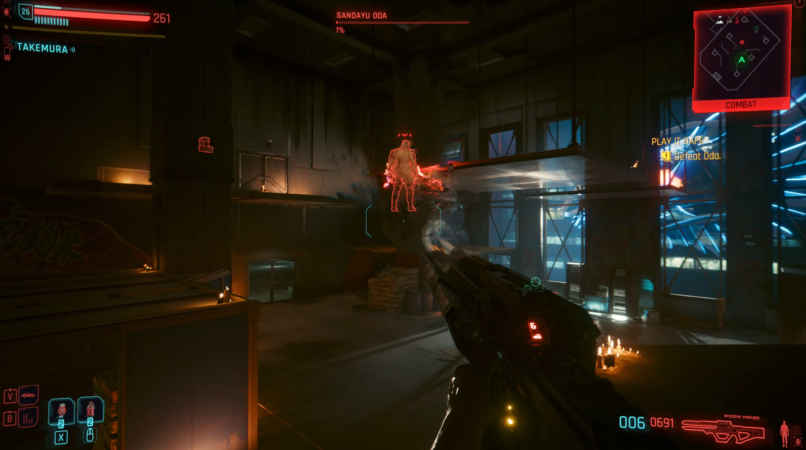The image size is (806, 450).
Task: Open the combat minimap
Action: tap(741, 53)
